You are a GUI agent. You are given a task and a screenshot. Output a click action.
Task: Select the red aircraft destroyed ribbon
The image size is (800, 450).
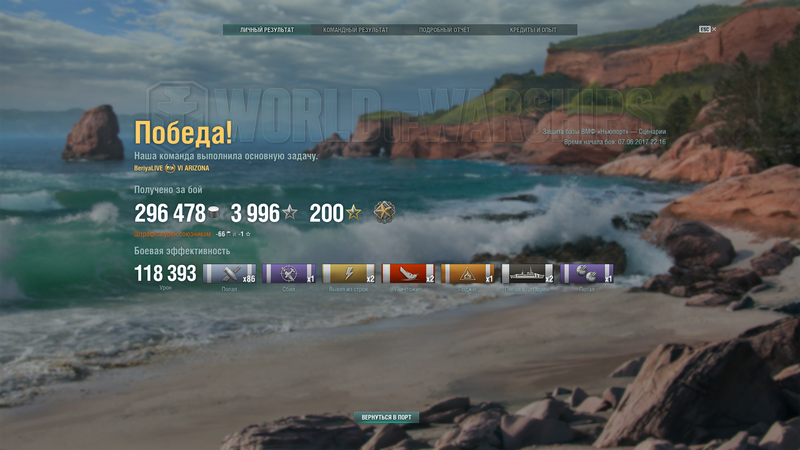[409, 273]
